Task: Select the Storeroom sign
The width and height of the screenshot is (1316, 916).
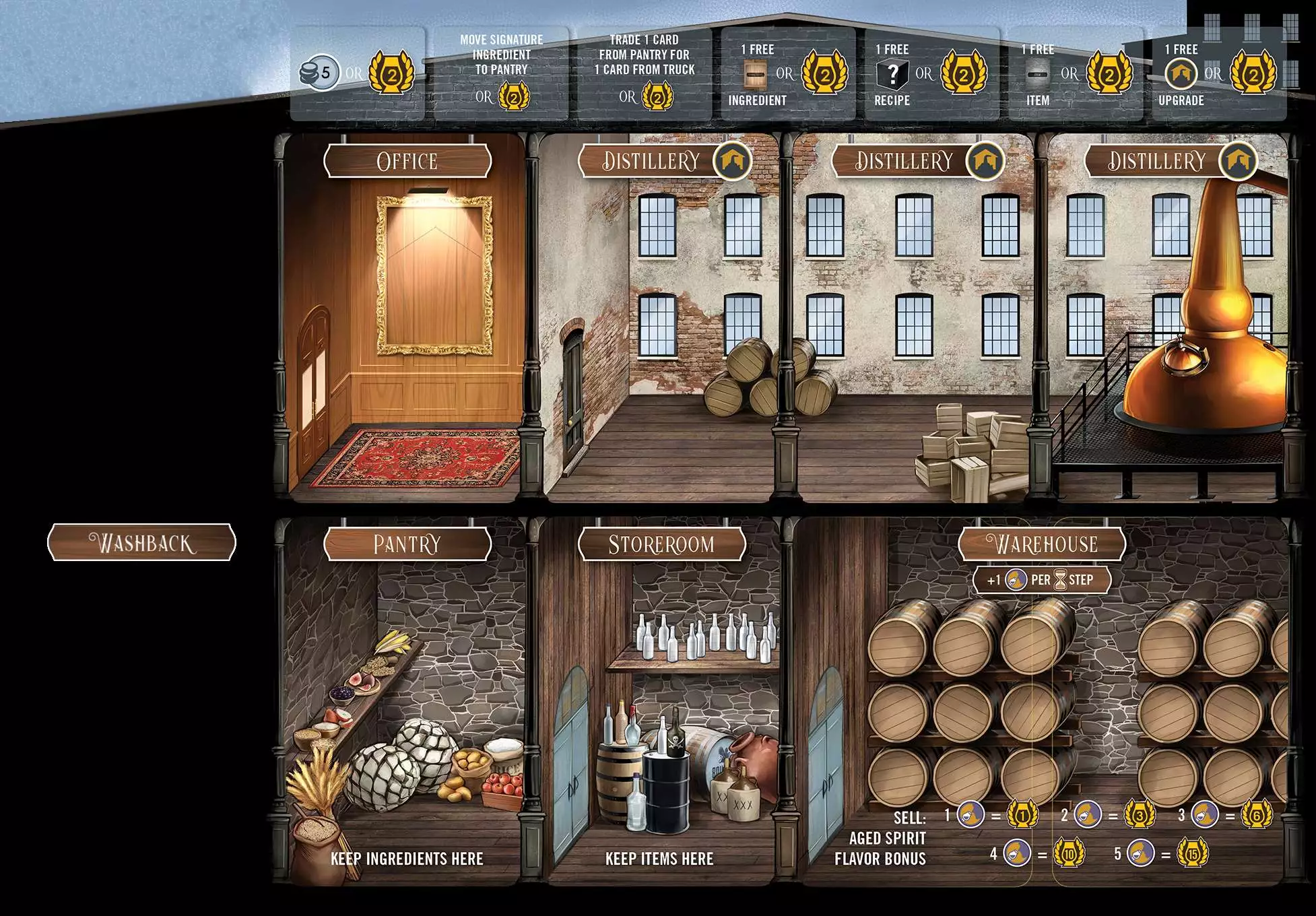Action: click(661, 544)
